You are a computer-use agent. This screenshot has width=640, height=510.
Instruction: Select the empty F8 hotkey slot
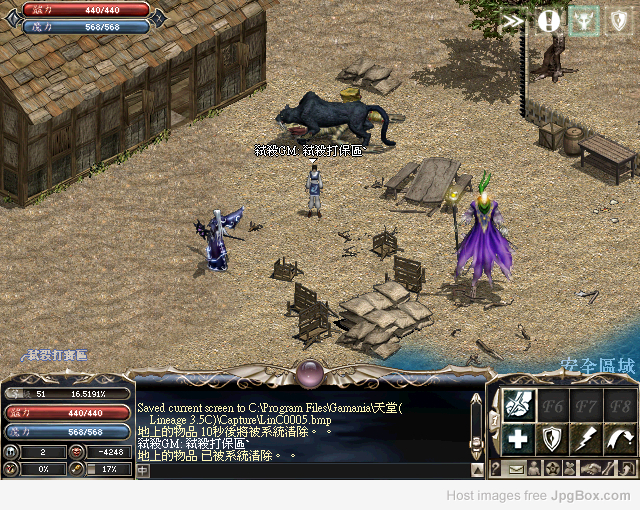(x=620, y=403)
